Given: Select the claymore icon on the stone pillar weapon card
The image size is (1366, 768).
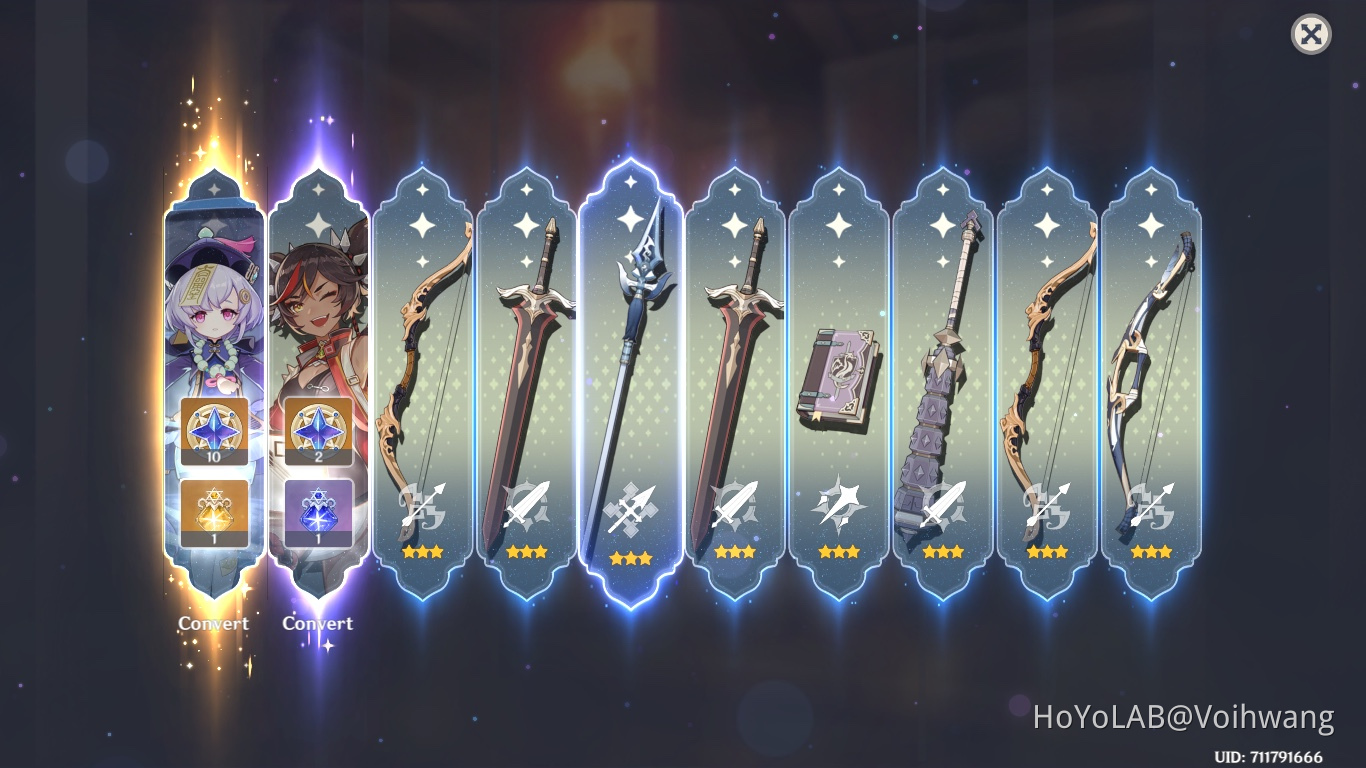Looking at the screenshot, I should tap(942, 505).
